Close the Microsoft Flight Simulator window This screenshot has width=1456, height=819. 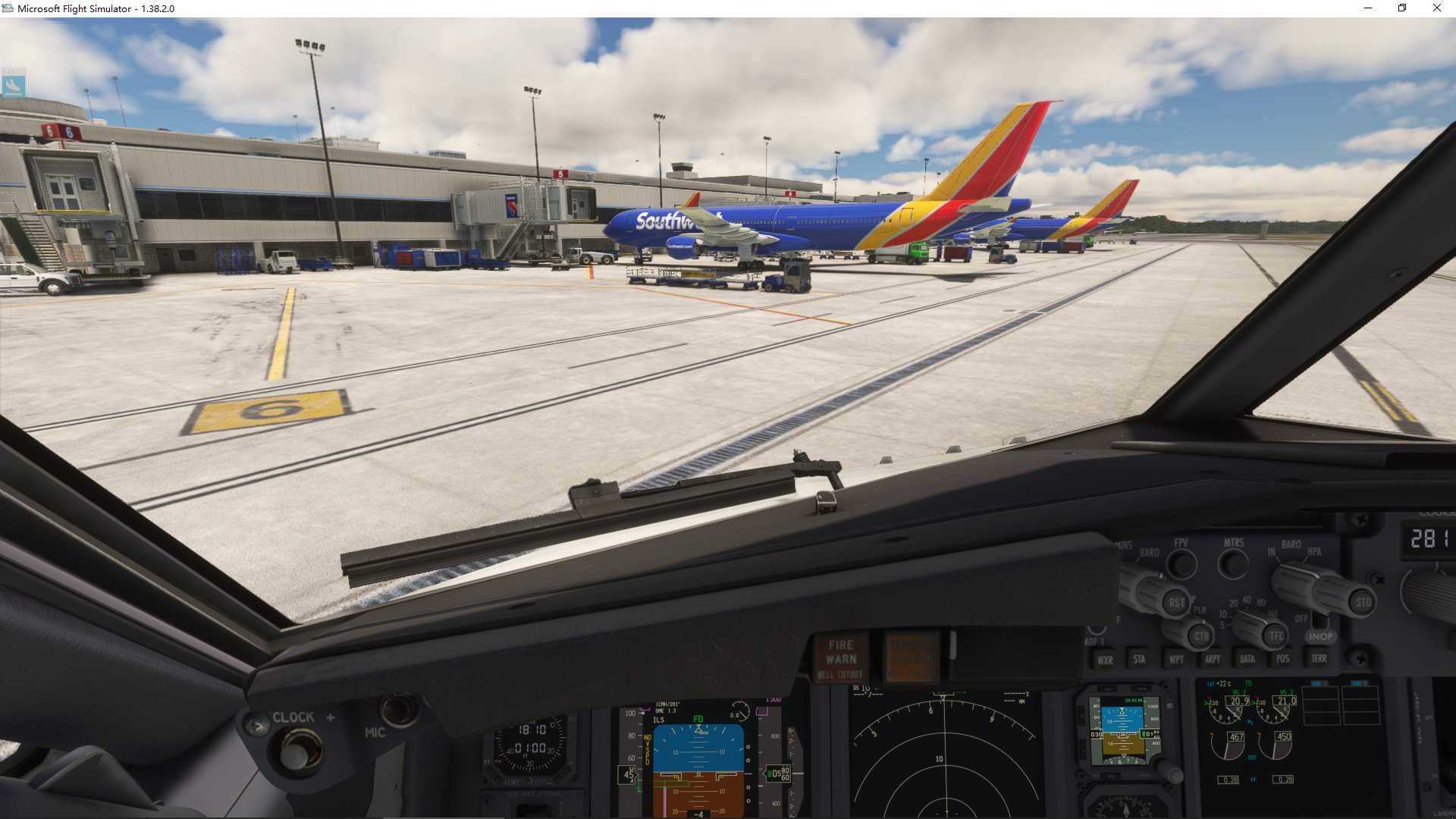point(1436,8)
